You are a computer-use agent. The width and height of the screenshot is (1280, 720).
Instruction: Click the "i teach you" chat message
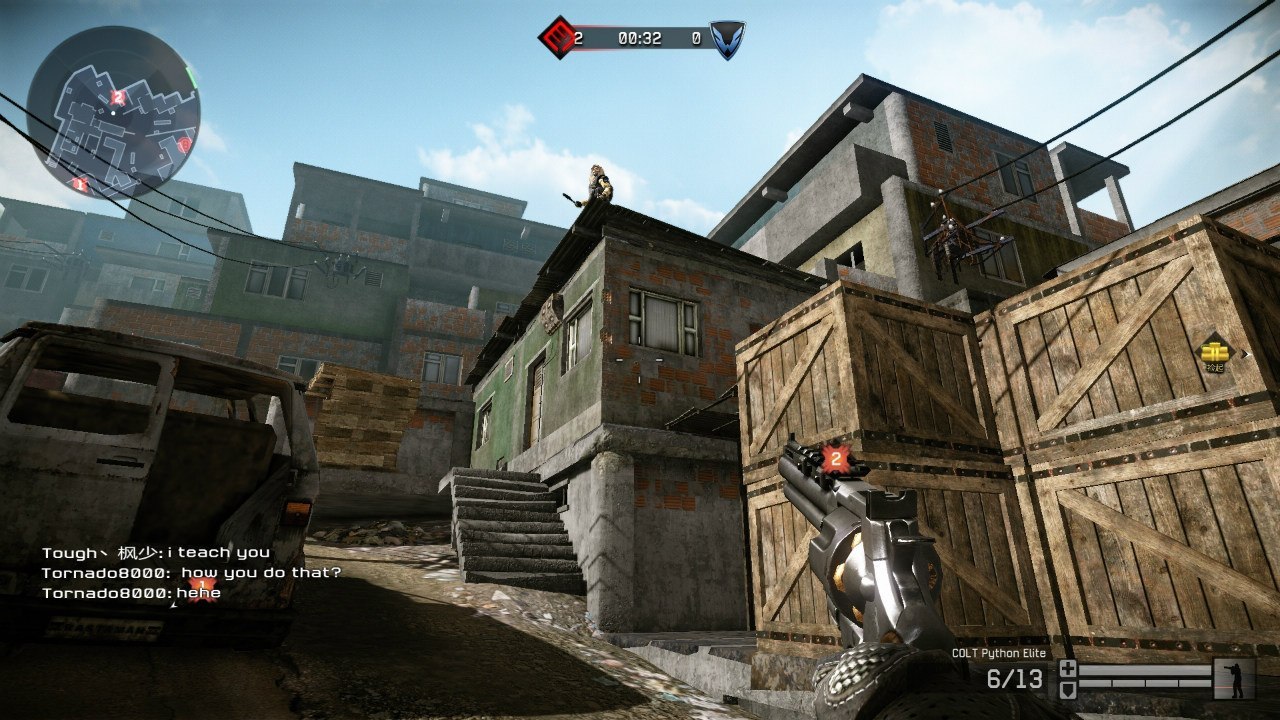point(155,552)
